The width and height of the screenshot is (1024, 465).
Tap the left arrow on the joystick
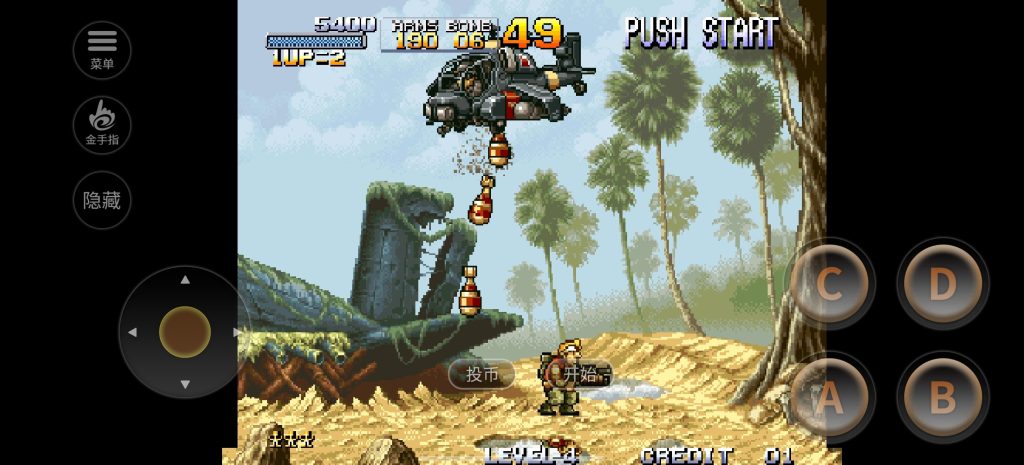coord(133,332)
